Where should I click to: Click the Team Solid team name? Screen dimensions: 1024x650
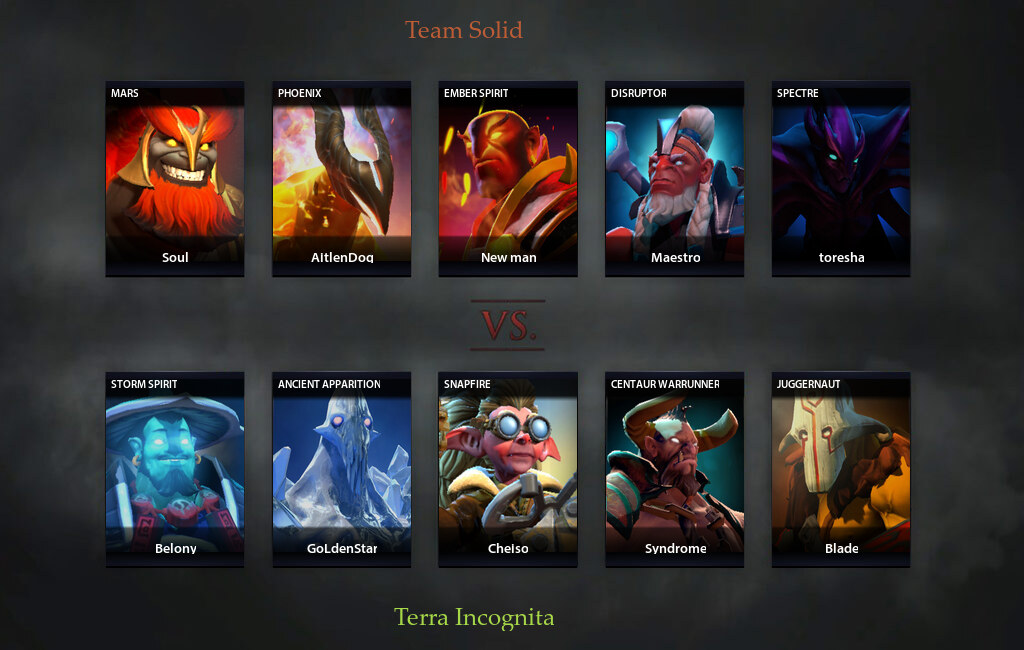pyautogui.click(x=464, y=30)
